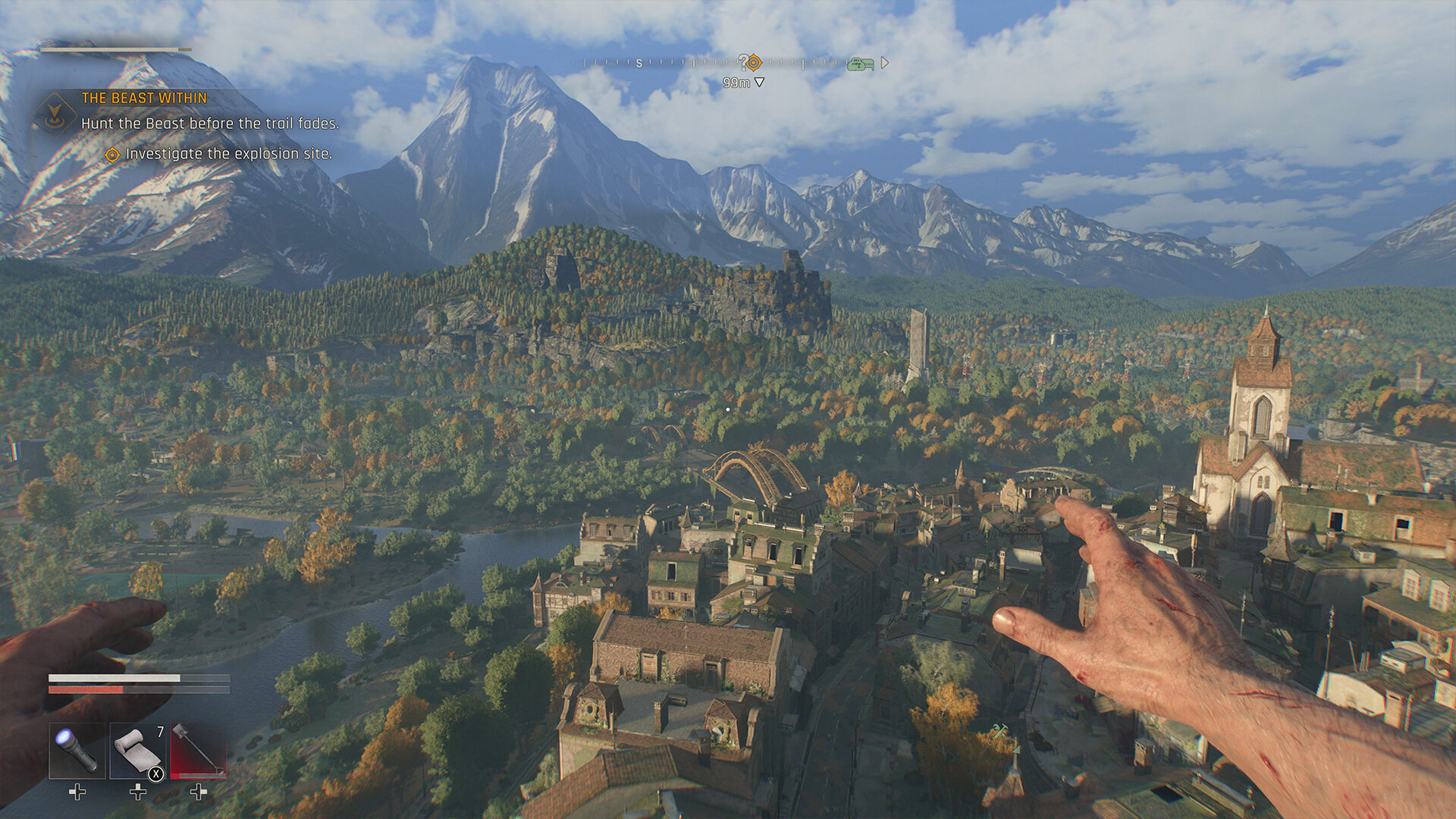Click the orange objective marker on compass
1456x819 pixels.
point(753,62)
